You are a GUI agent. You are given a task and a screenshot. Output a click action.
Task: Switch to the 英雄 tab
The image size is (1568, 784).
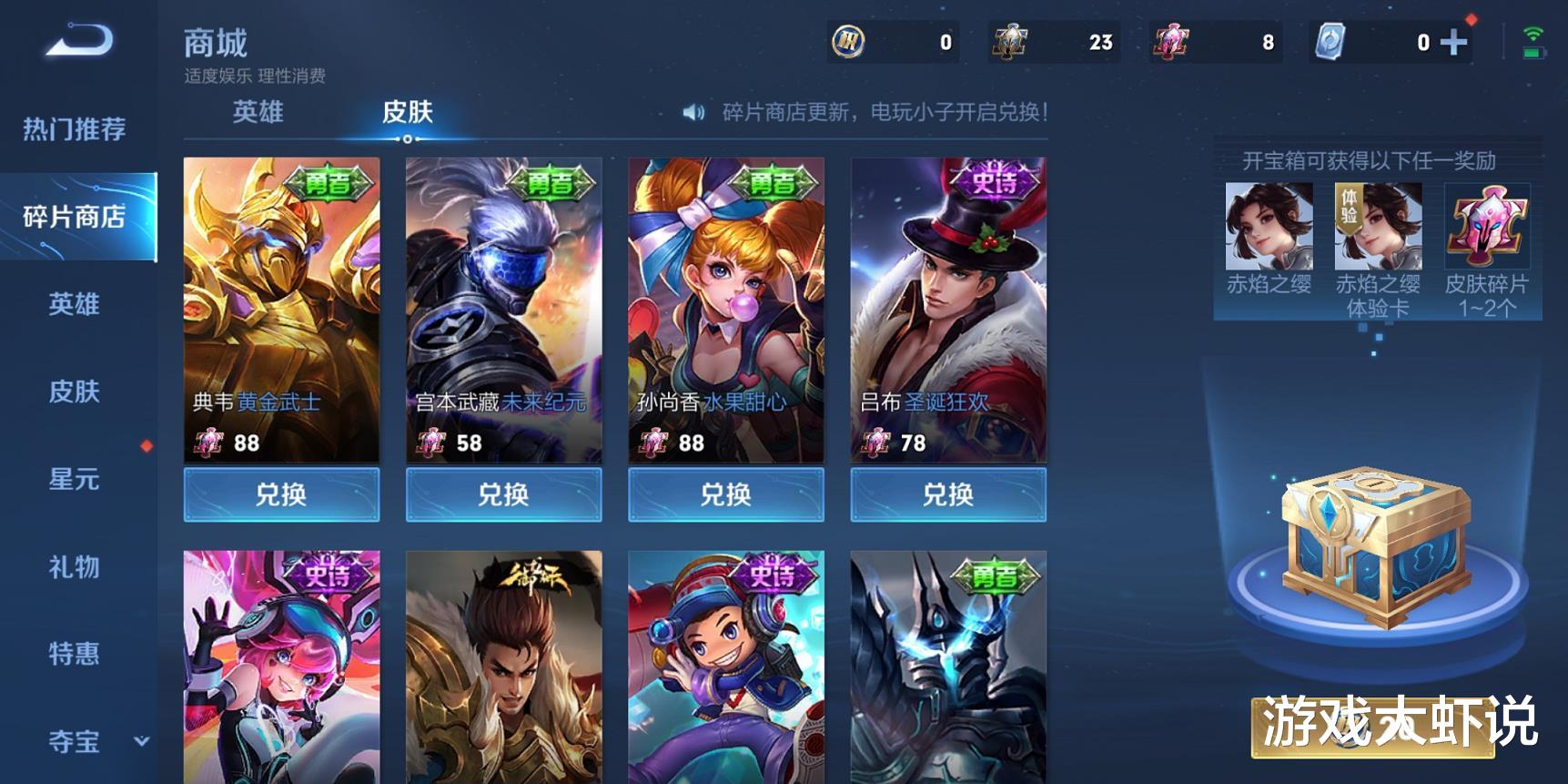[259, 113]
